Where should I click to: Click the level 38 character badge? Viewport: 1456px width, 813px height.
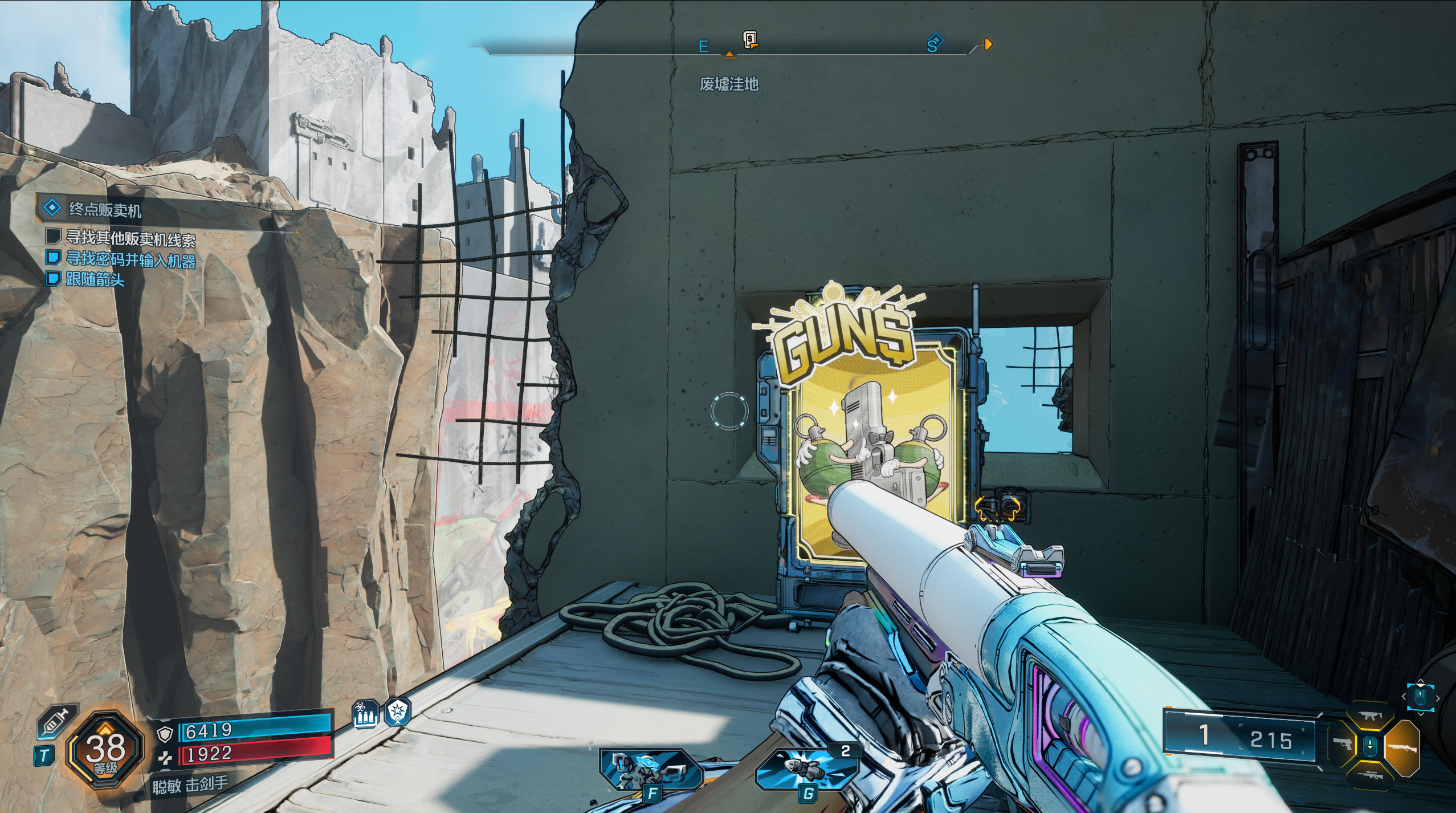tap(105, 750)
